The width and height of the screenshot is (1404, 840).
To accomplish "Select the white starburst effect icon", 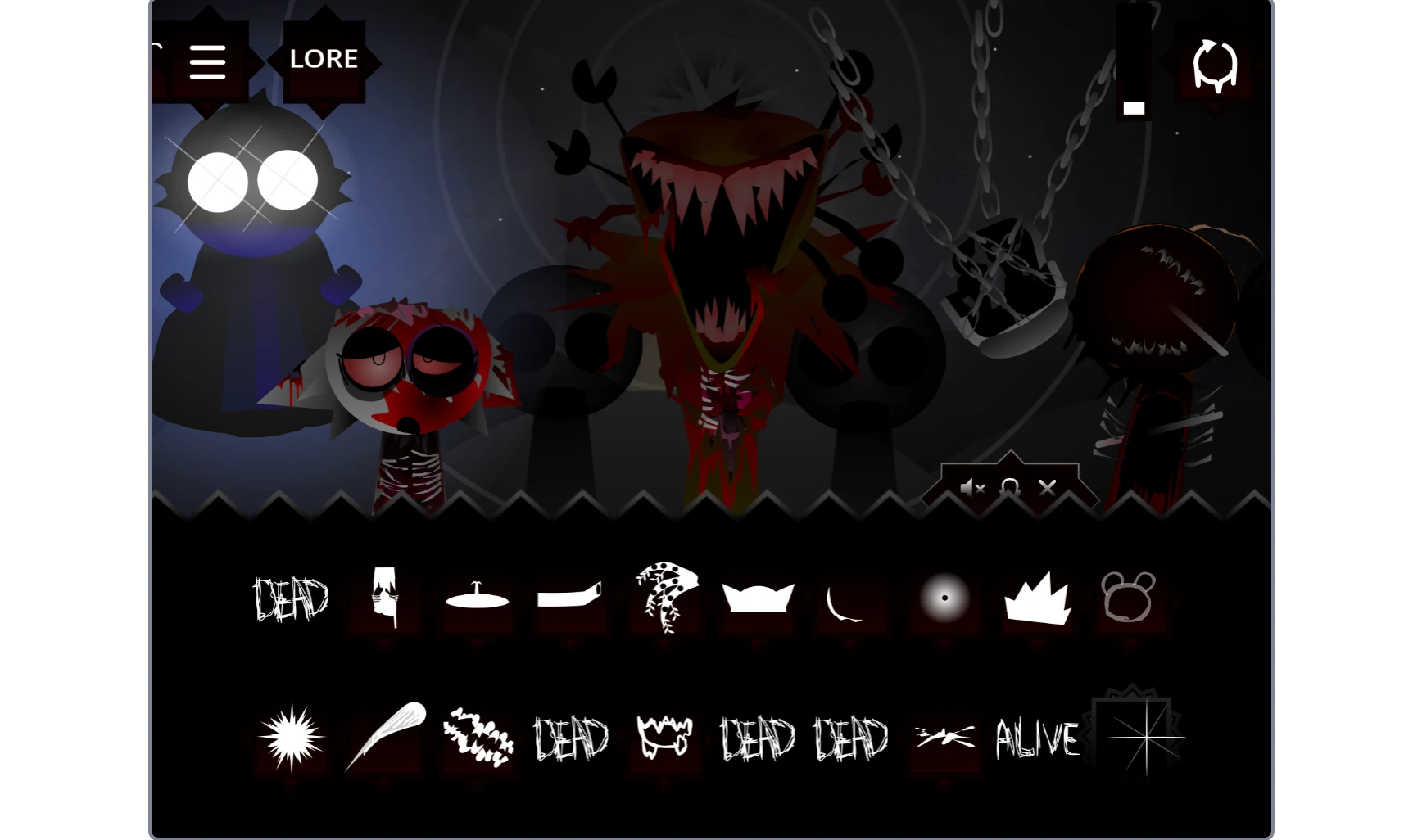I will pos(292,737).
